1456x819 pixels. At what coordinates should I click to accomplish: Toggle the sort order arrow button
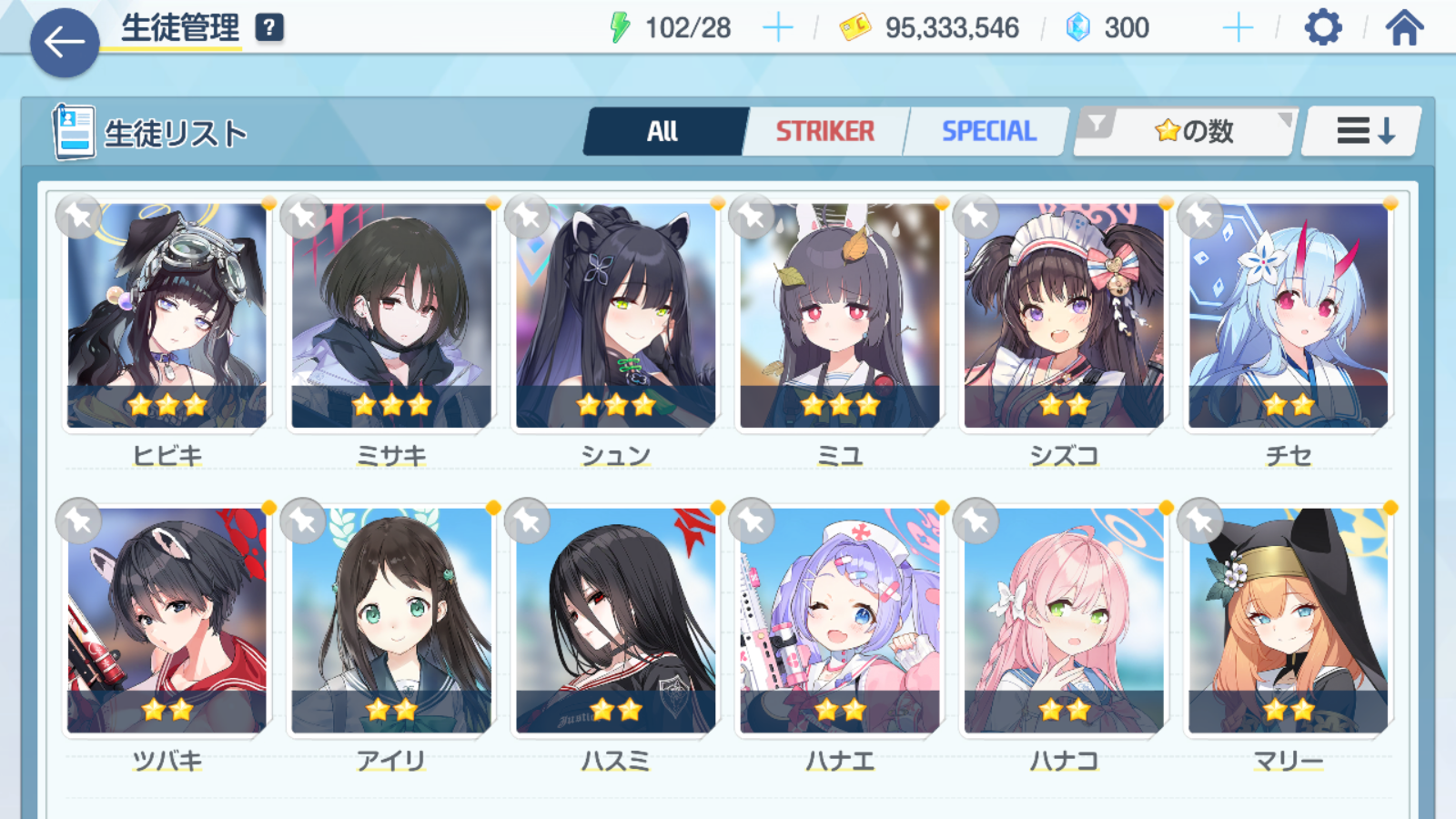click(1363, 132)
